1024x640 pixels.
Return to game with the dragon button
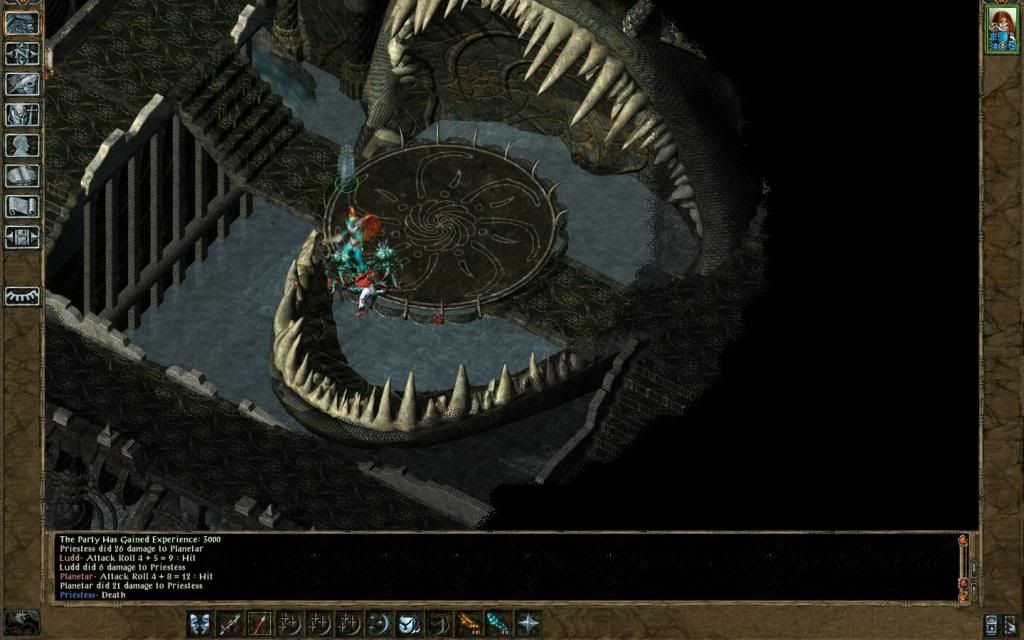pyautogui.click(x=22, y=23)
